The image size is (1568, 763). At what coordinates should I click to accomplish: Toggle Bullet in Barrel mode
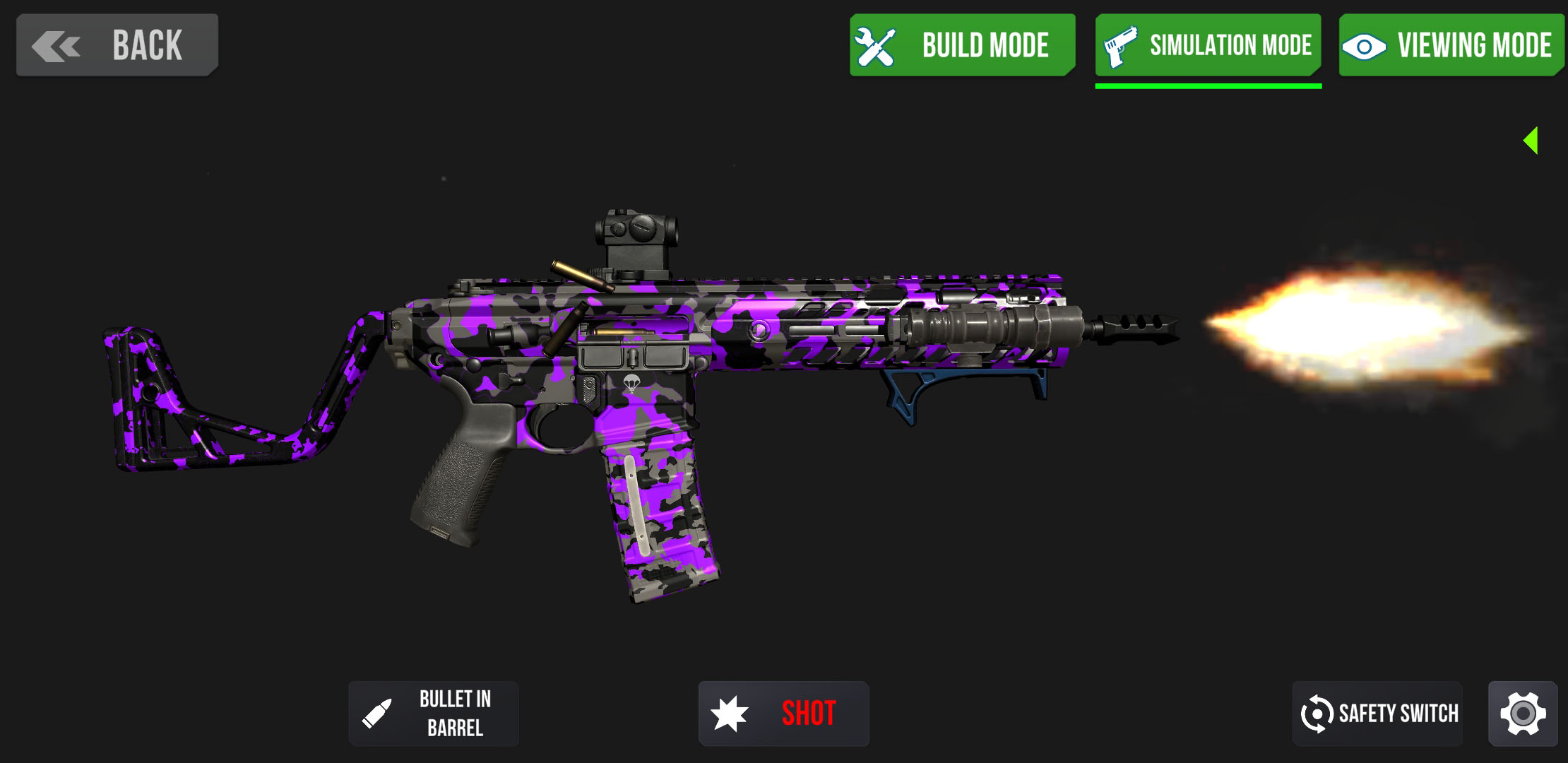click(x=433, y=713)
